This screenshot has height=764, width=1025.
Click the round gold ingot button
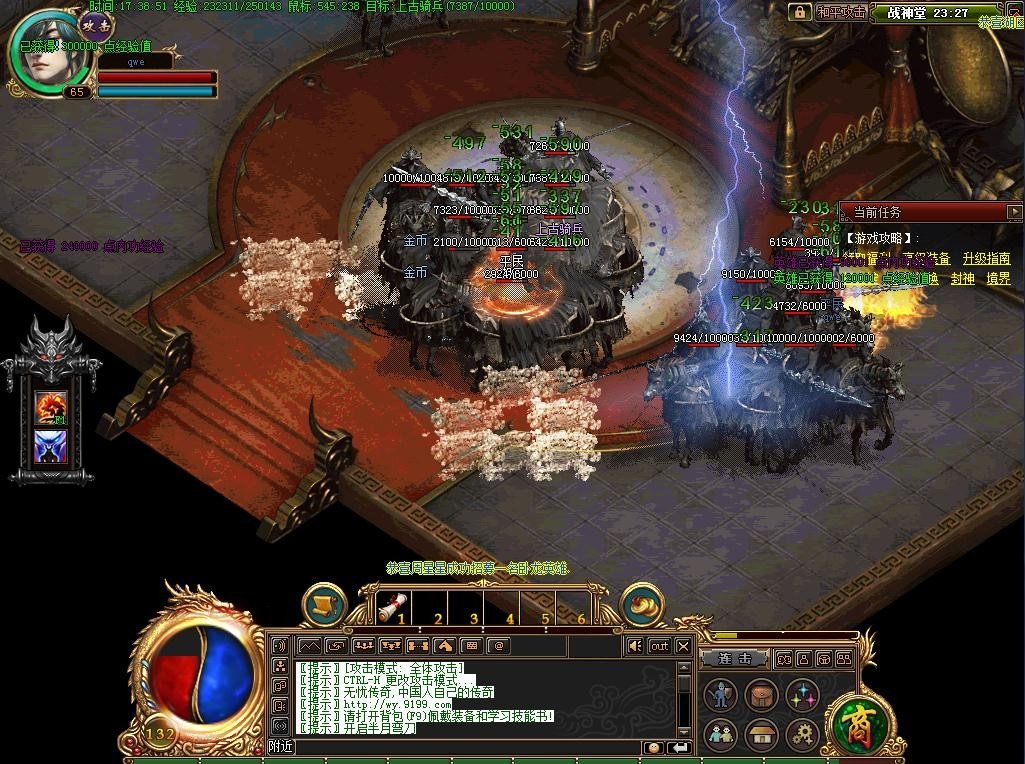click(x=643, y=605)
